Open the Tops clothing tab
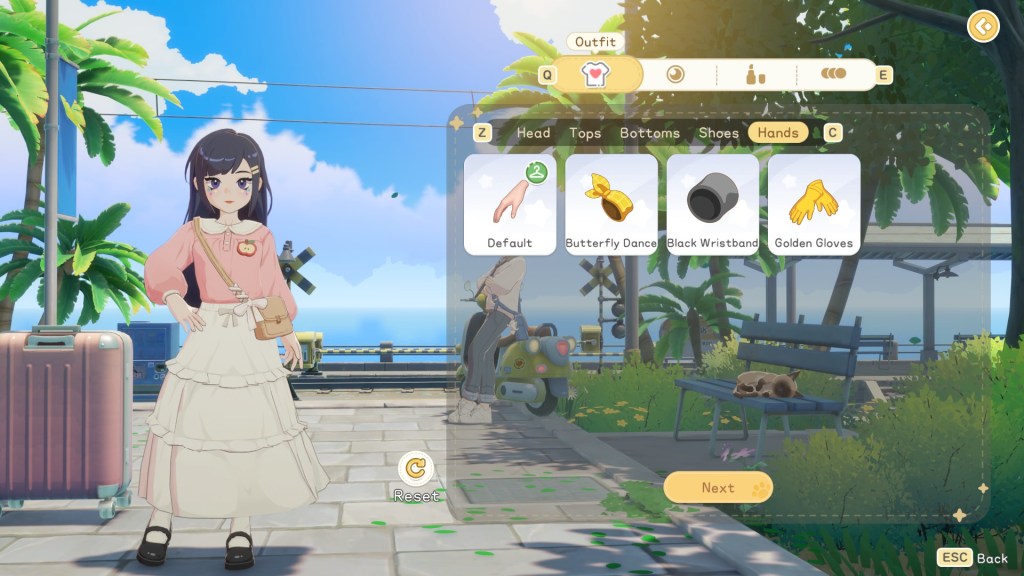This screenshot has width=1024, height=576. (585, 133)
